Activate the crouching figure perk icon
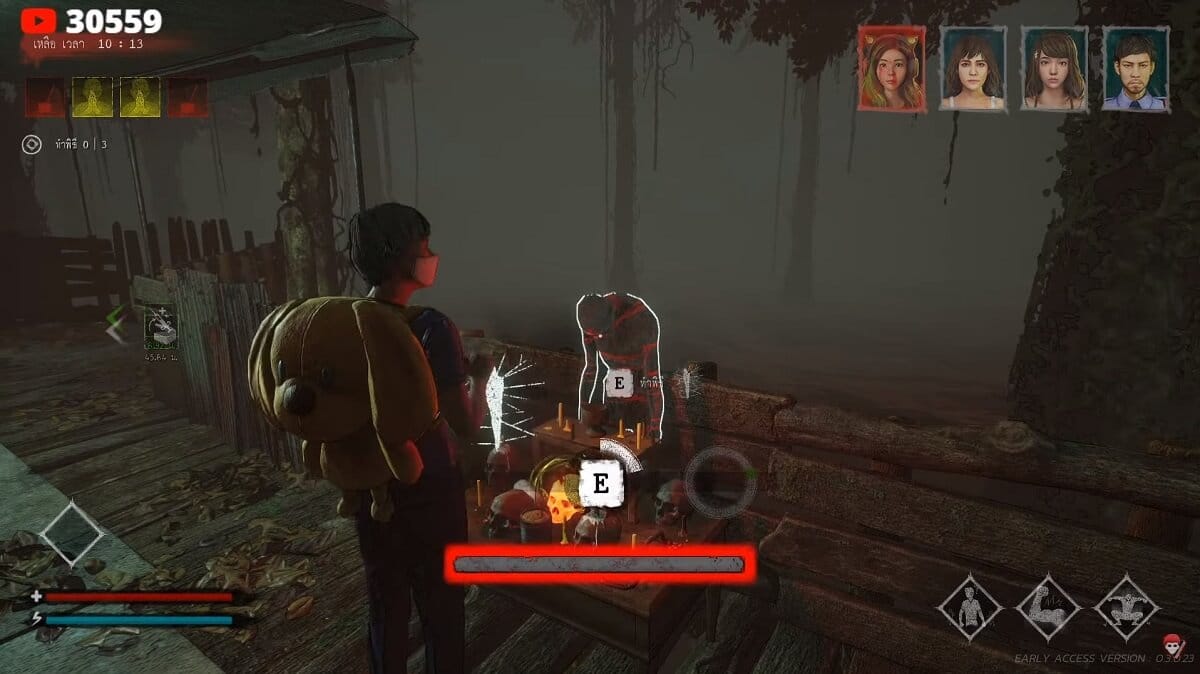The height and width of the screenshot is (674, 1200). [x=1127, y=607]
